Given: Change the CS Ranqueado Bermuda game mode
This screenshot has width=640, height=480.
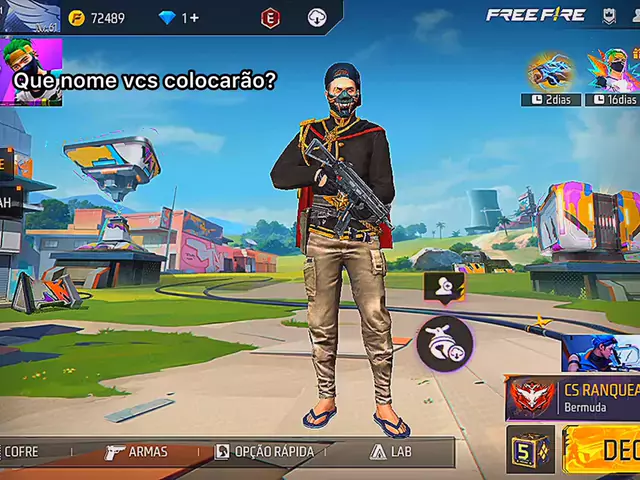Looking at the screenshot, I should pos(572,398).
